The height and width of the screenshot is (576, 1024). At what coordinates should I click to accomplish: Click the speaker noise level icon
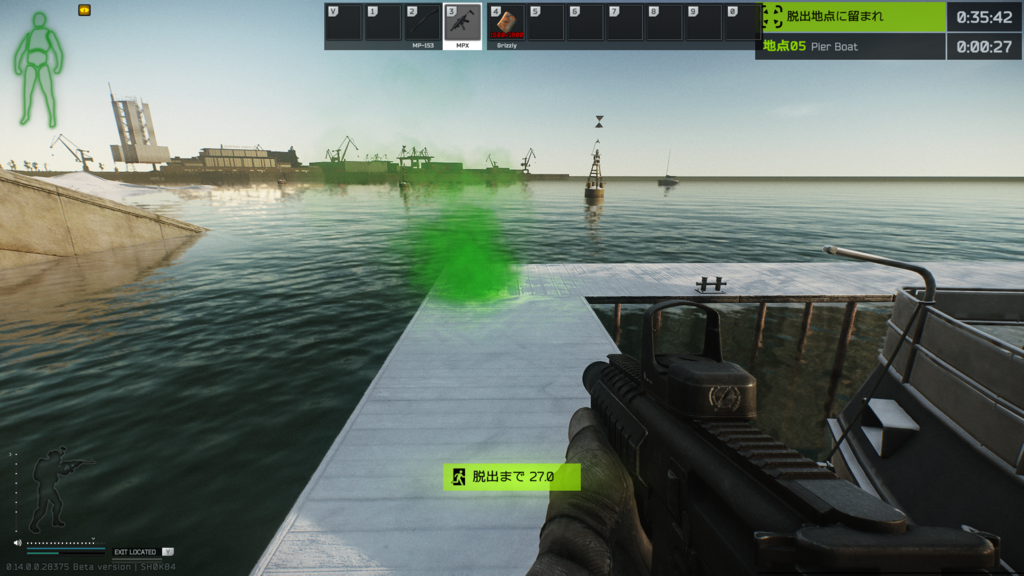click(18, 543)
